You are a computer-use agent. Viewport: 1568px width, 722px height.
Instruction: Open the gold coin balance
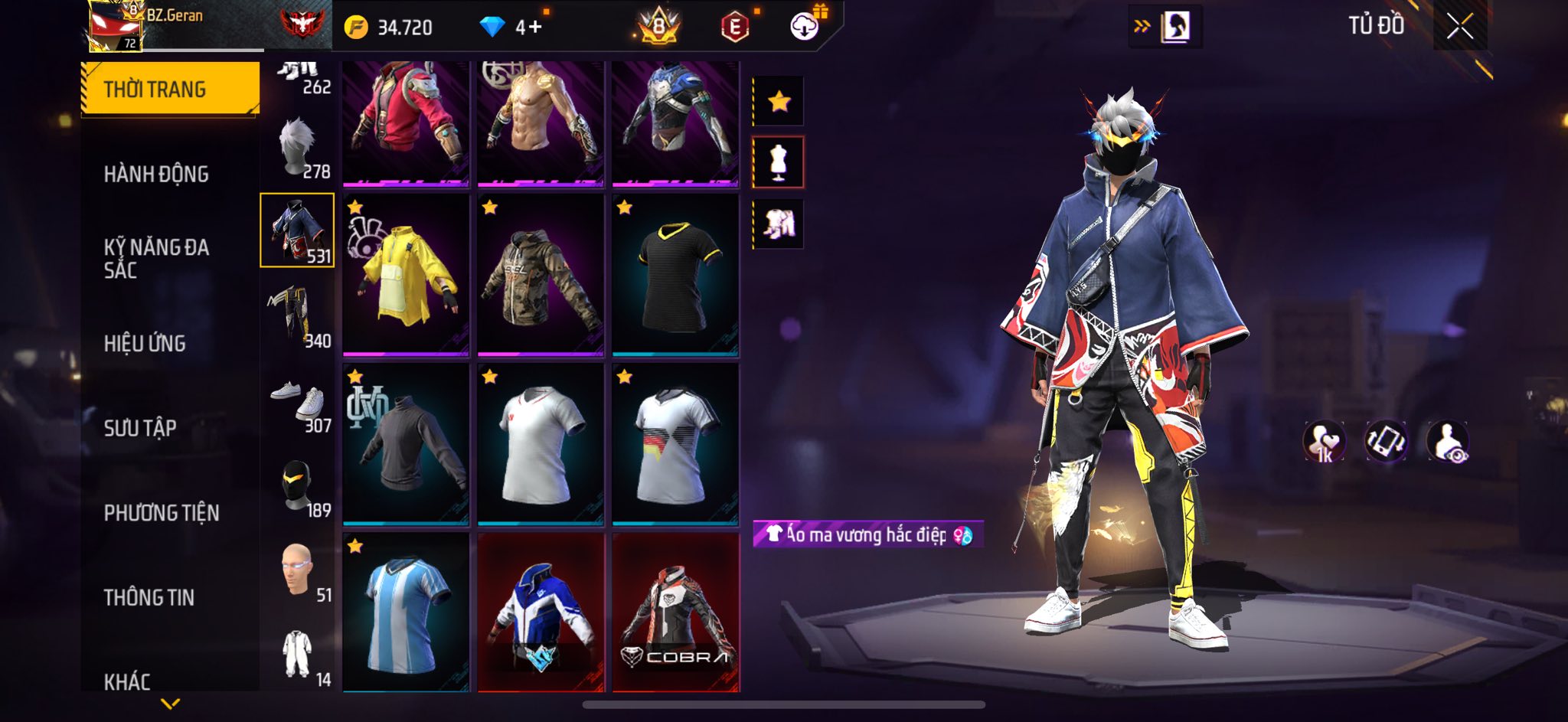coord(390,28)
